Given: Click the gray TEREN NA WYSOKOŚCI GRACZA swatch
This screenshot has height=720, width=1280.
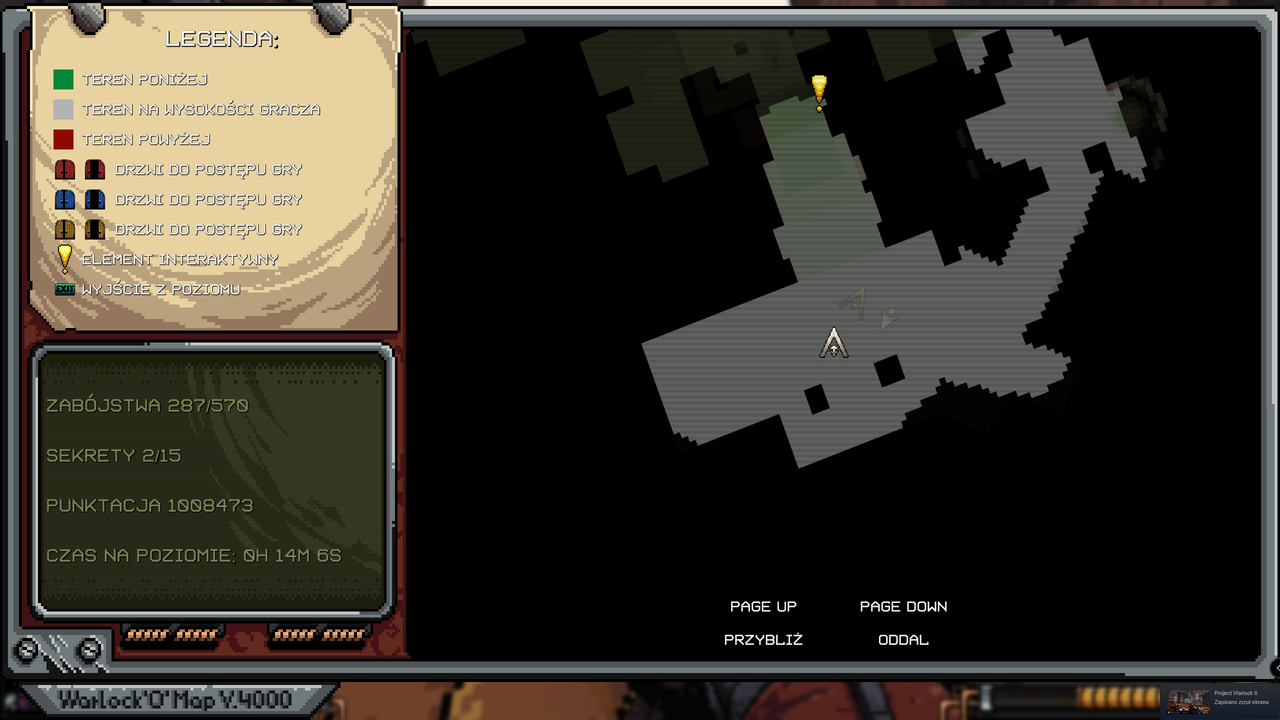Looking at the screenshot, I should click(62, 109).
